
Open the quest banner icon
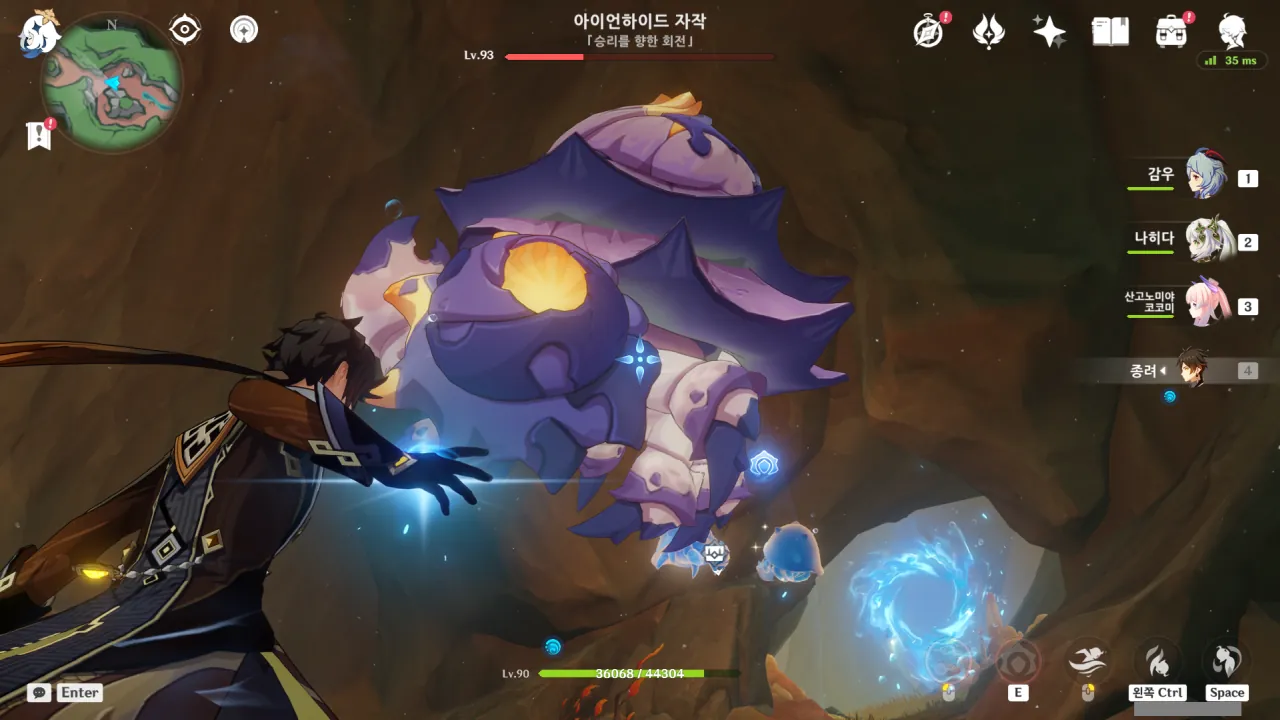[x=39, y=136]
